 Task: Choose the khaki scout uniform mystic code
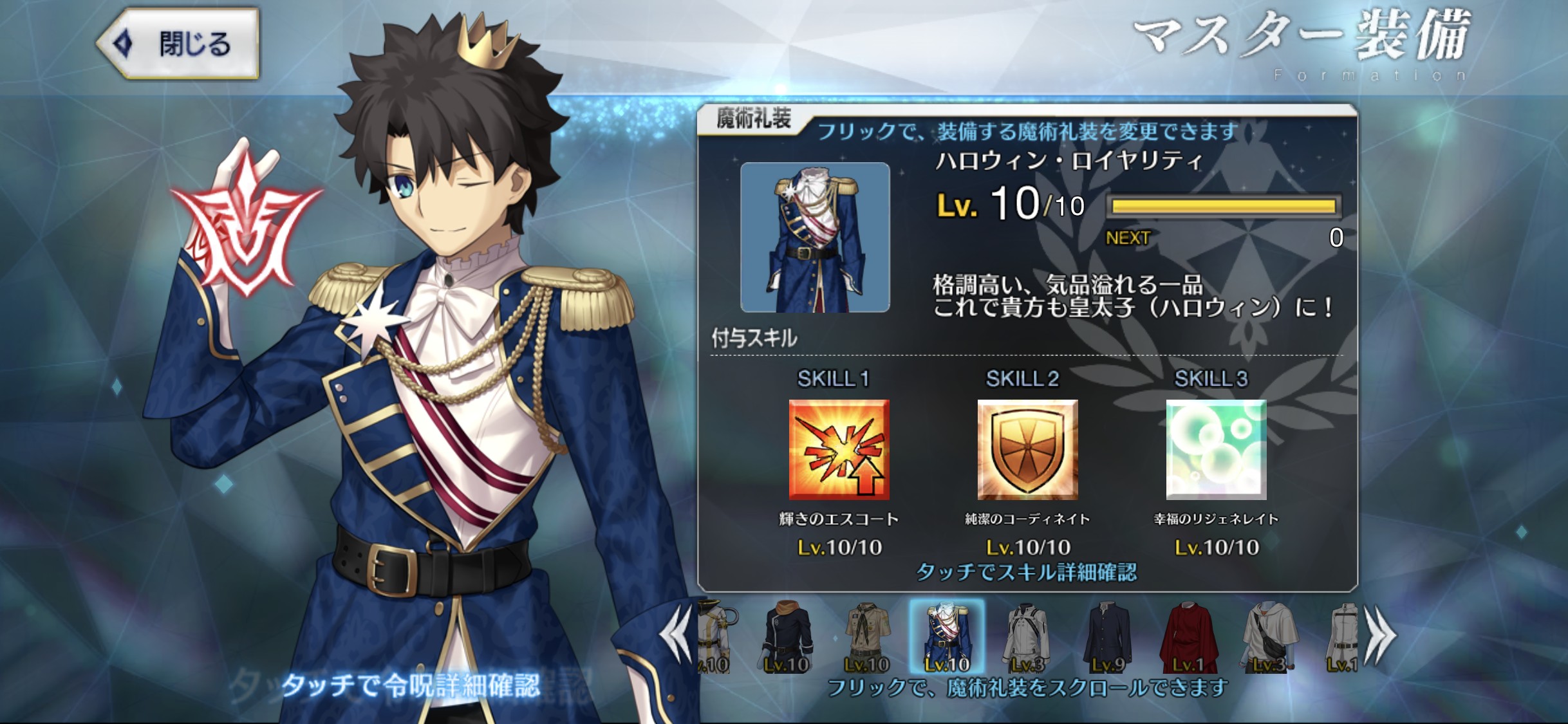point(866,637)
